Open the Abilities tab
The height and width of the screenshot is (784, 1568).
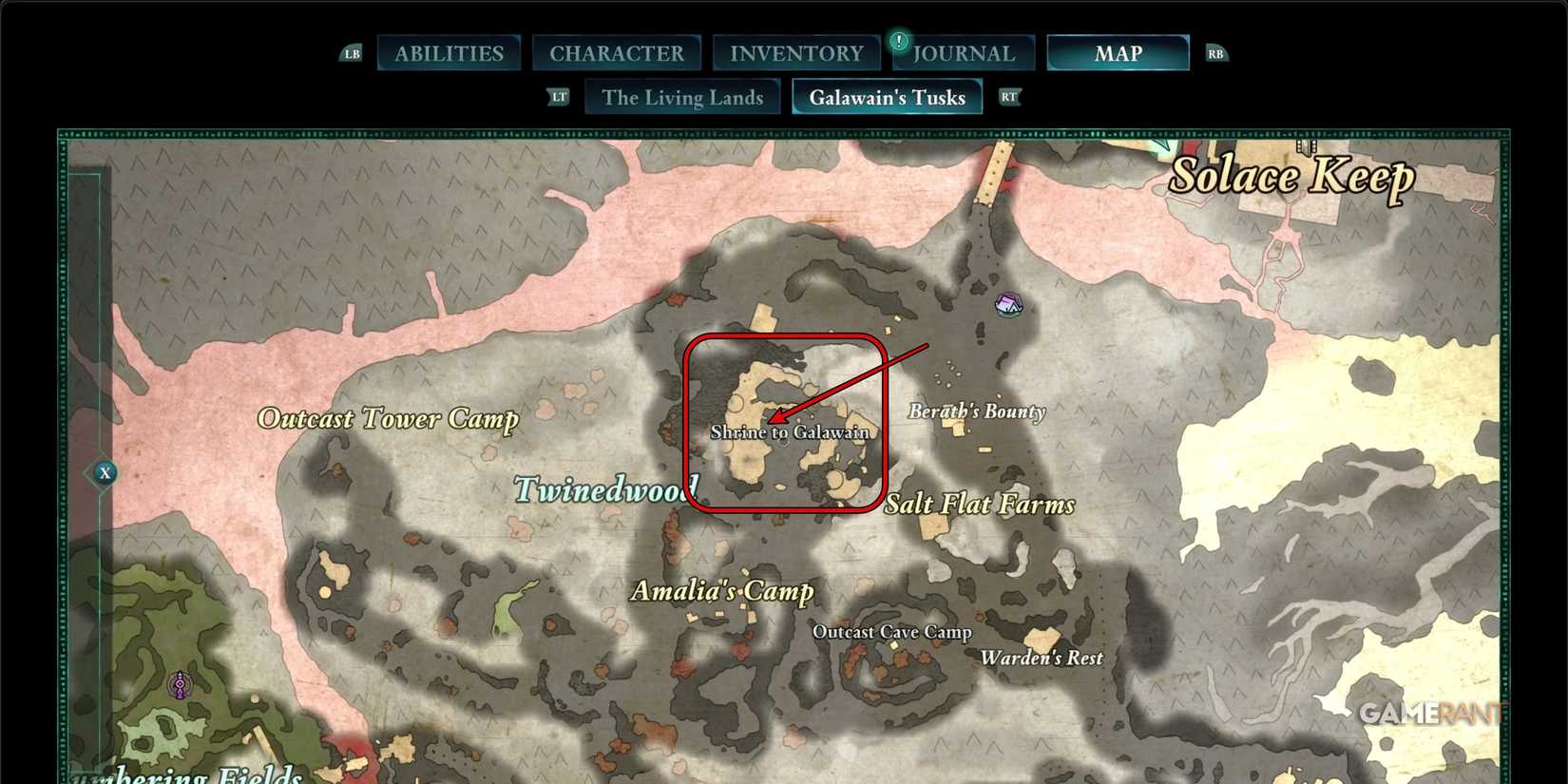449,52
